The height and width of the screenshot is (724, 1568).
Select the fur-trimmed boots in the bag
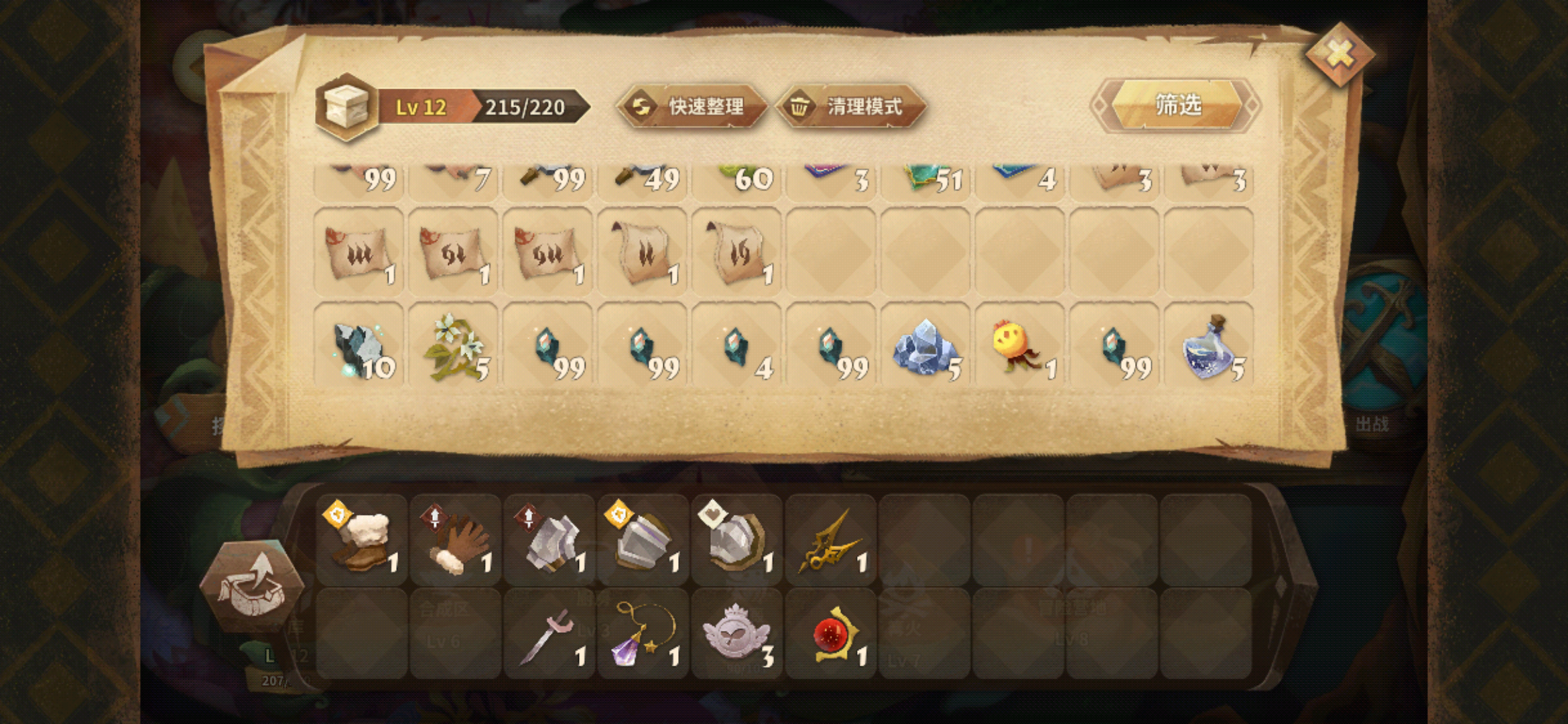tap(361, 540)
